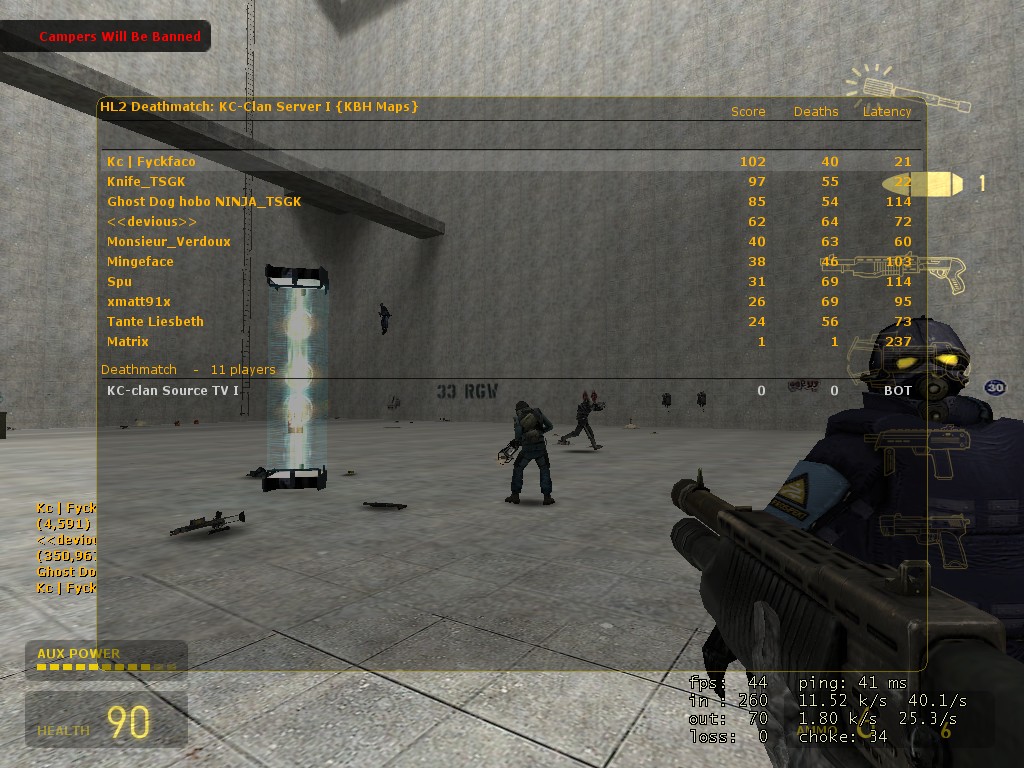Switch to the SMG weapon icon

(915, 450)
